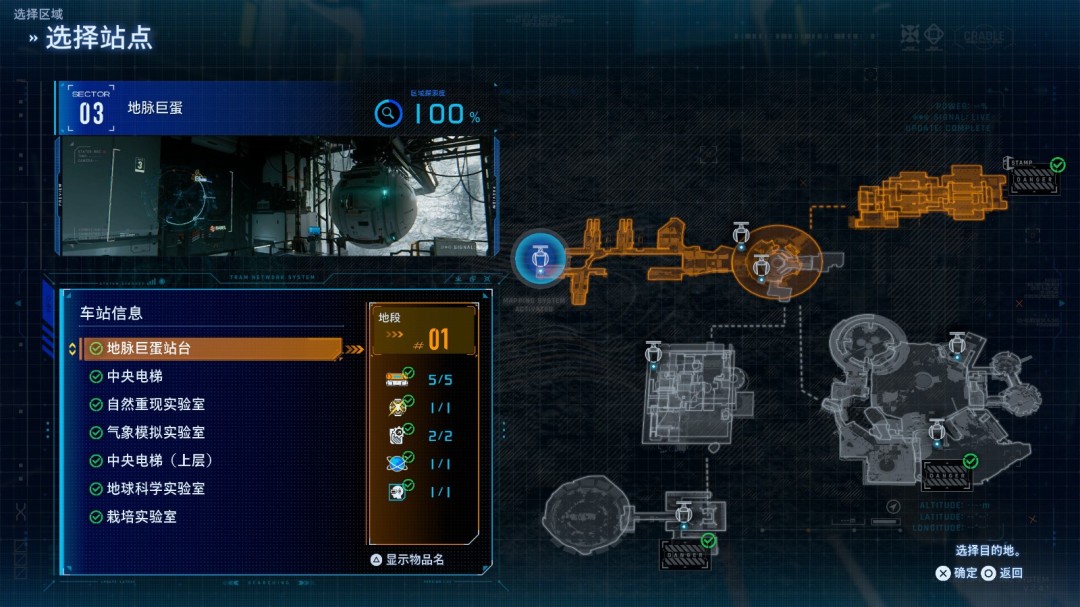Viewport: 1080px width, 607px height.
Task: Select the 地段 #01 section panel
Action: click(424, 331)
